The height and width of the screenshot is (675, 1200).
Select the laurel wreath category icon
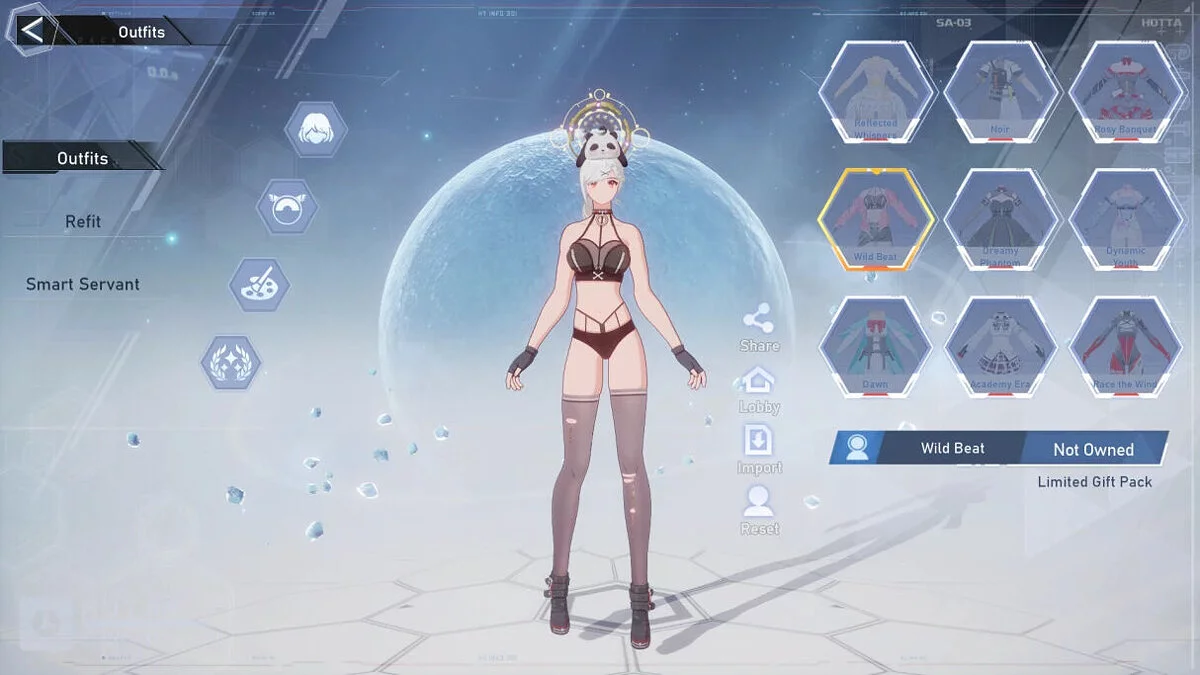tap(231, 362)
